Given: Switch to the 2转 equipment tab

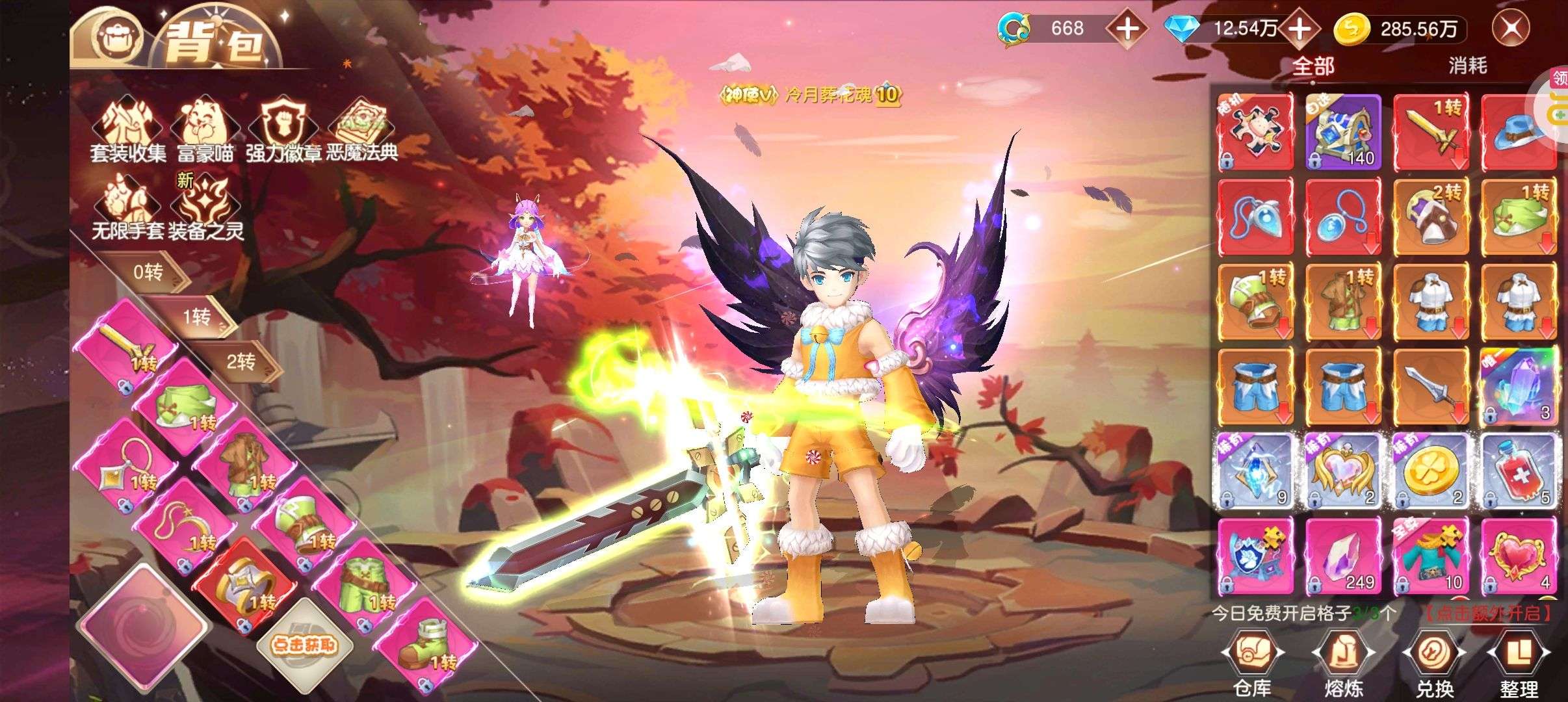Looking at the screenshot, I should [x=242, y=361].
